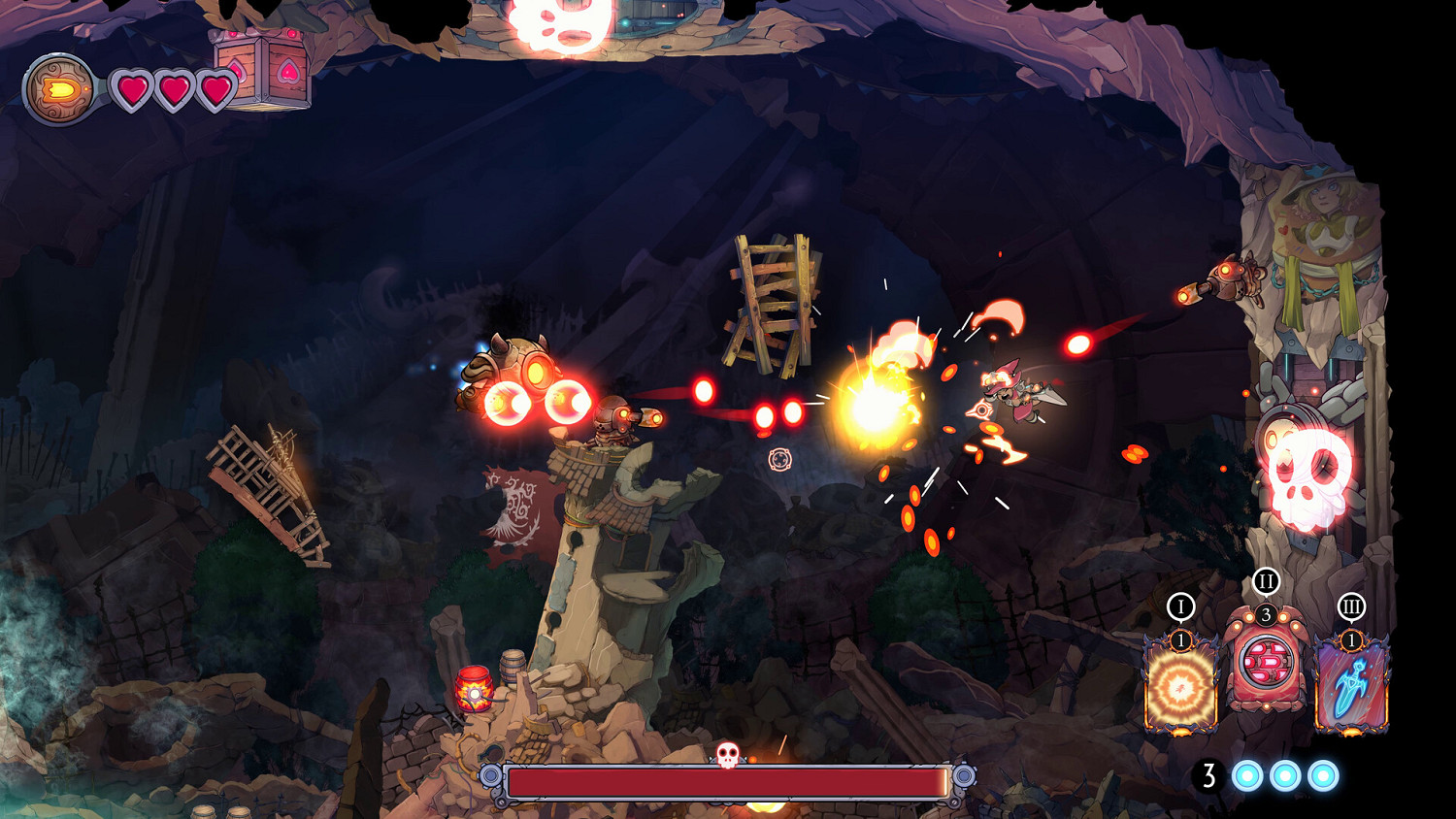Click the skull icon above the boss health bar
Viewport: 1456px width, 819px height.
tap(726, 752)
